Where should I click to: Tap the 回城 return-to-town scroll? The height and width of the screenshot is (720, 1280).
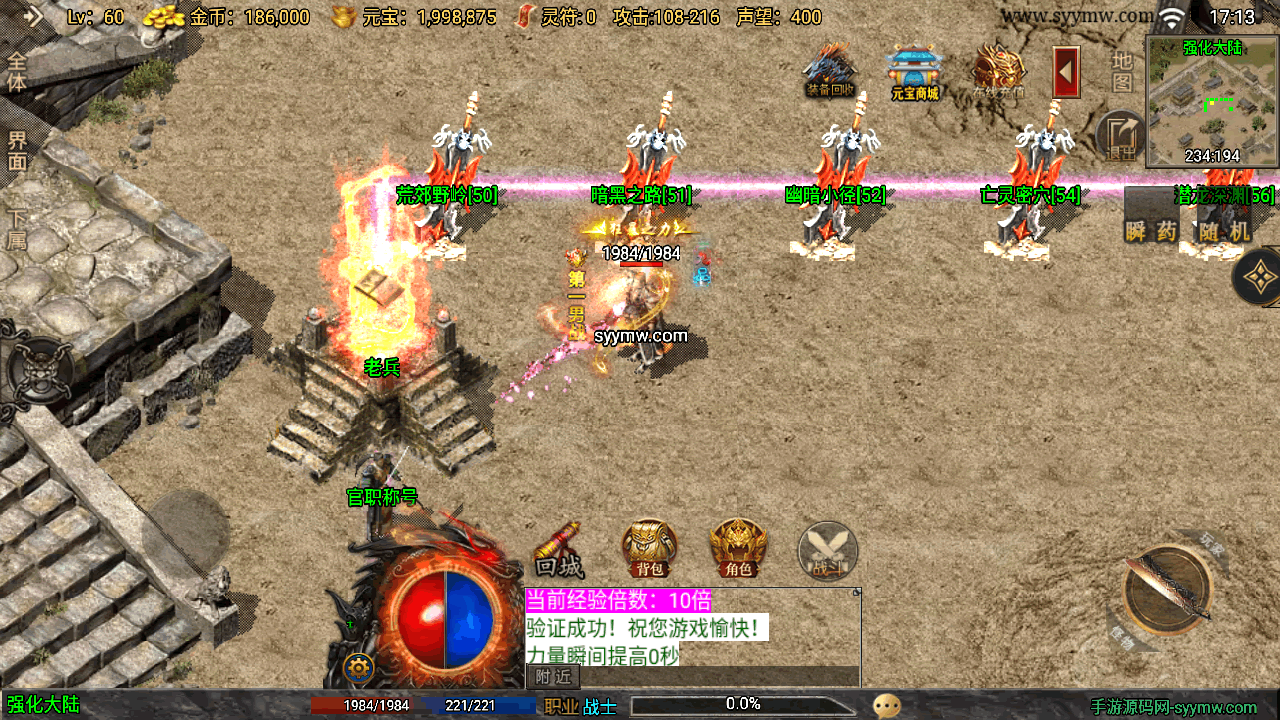click(559, 551)
